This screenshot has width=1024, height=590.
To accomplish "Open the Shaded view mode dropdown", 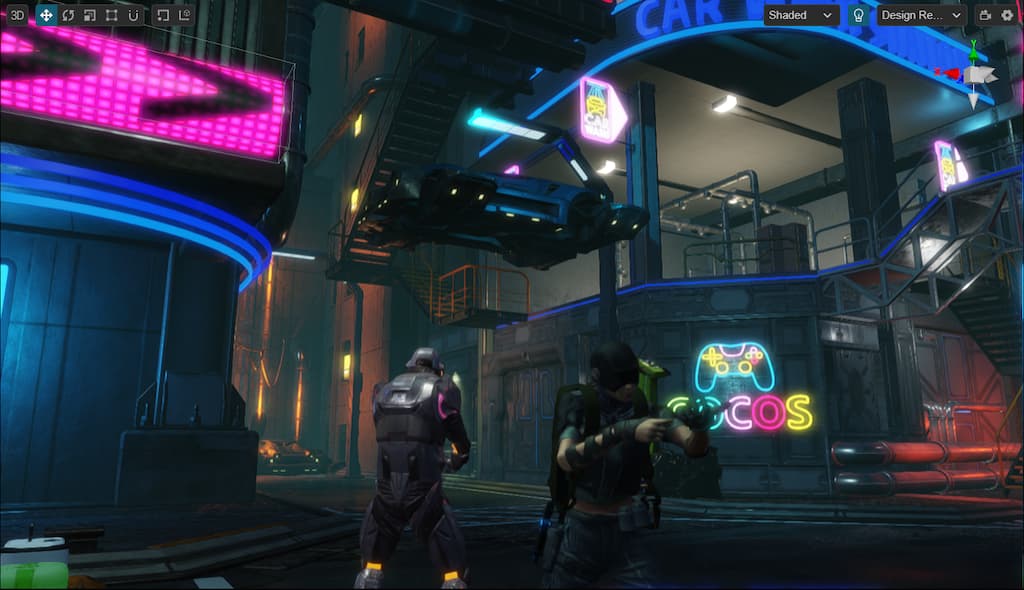I will [801, 15].
